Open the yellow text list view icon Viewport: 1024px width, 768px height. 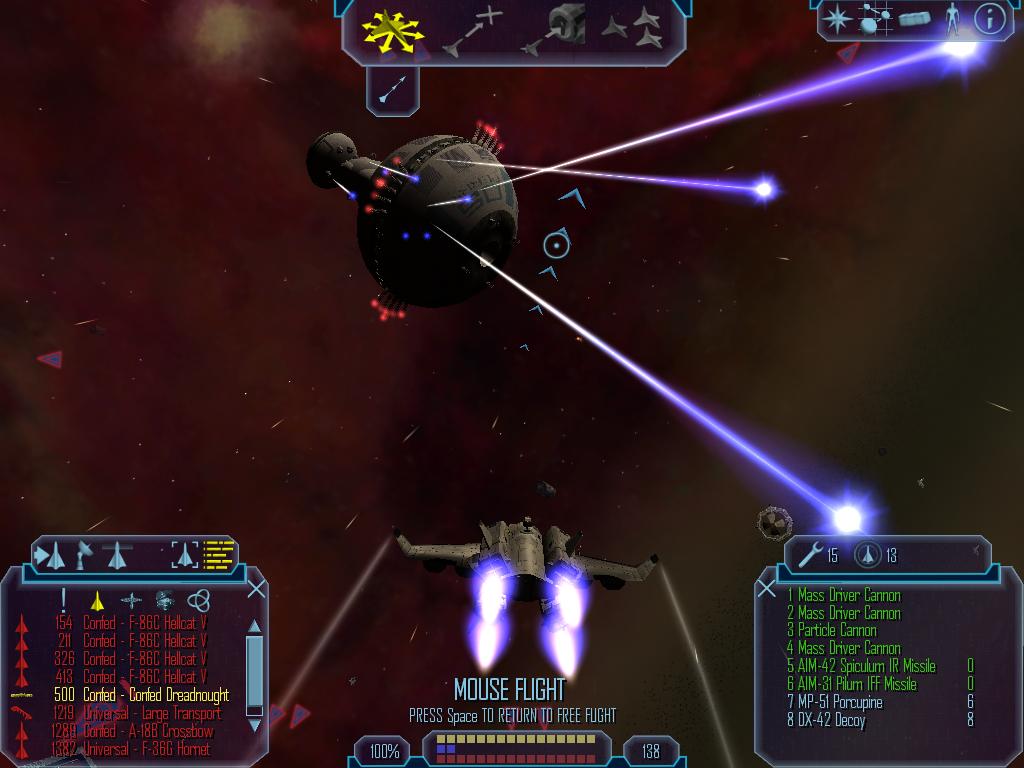coord(218,553)
